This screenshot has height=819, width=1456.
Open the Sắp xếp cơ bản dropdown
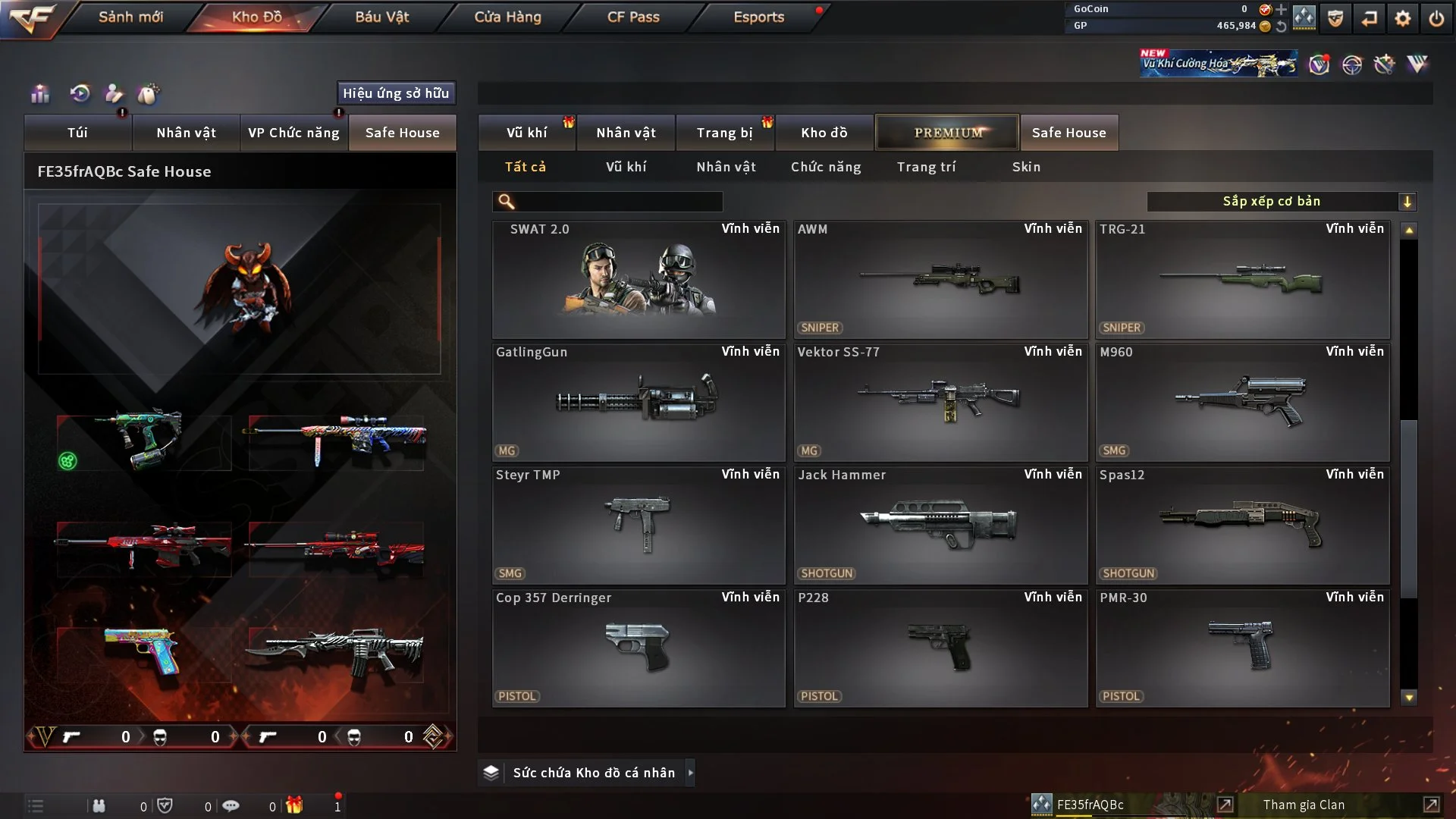[1281, 202]
